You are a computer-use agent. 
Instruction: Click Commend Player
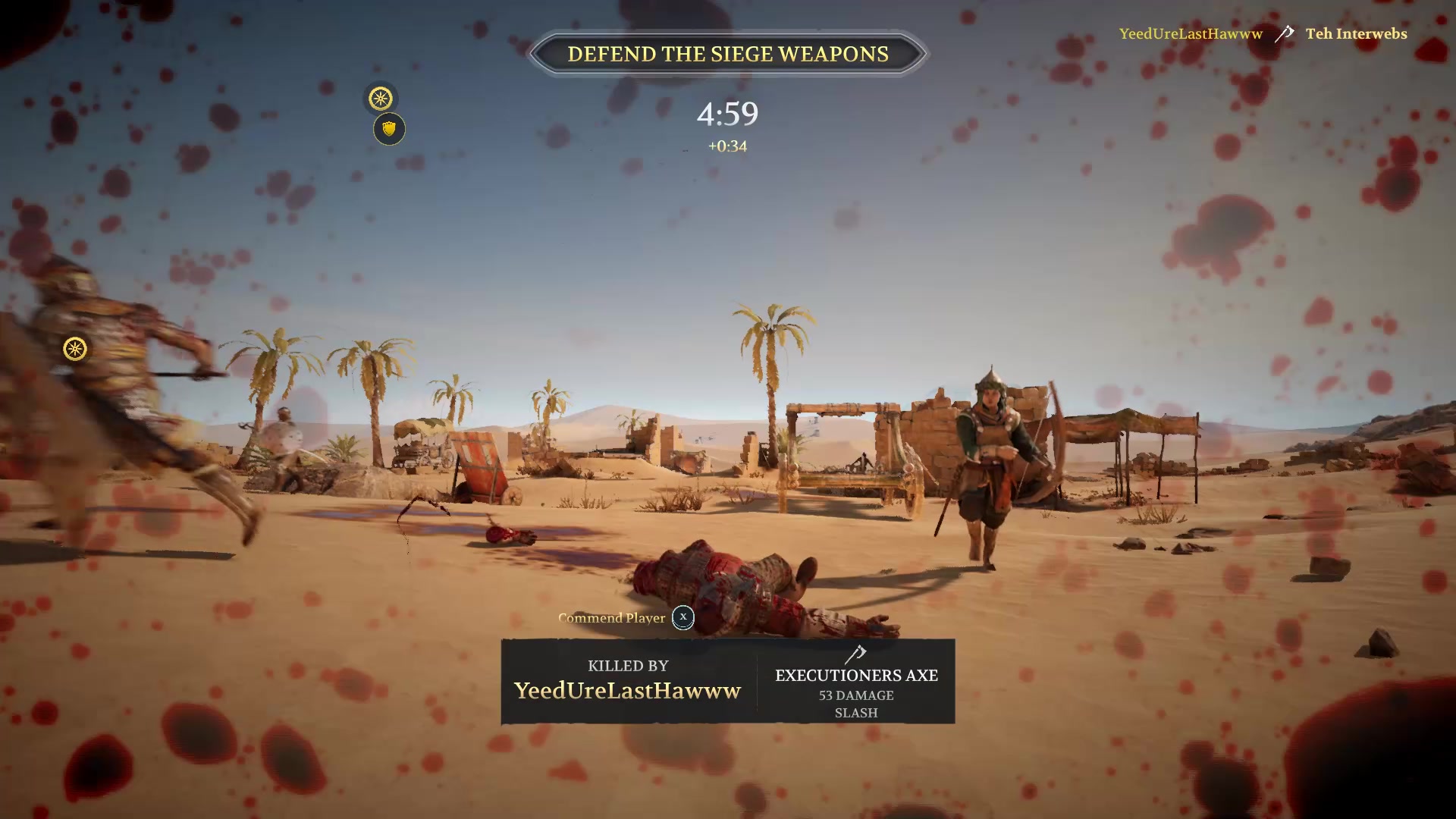pyautogui.click(x=610, y=618)
